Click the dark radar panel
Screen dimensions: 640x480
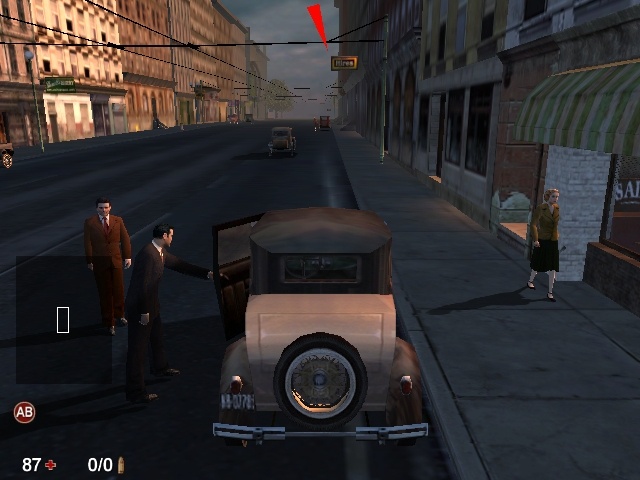(x=63, y=320)
